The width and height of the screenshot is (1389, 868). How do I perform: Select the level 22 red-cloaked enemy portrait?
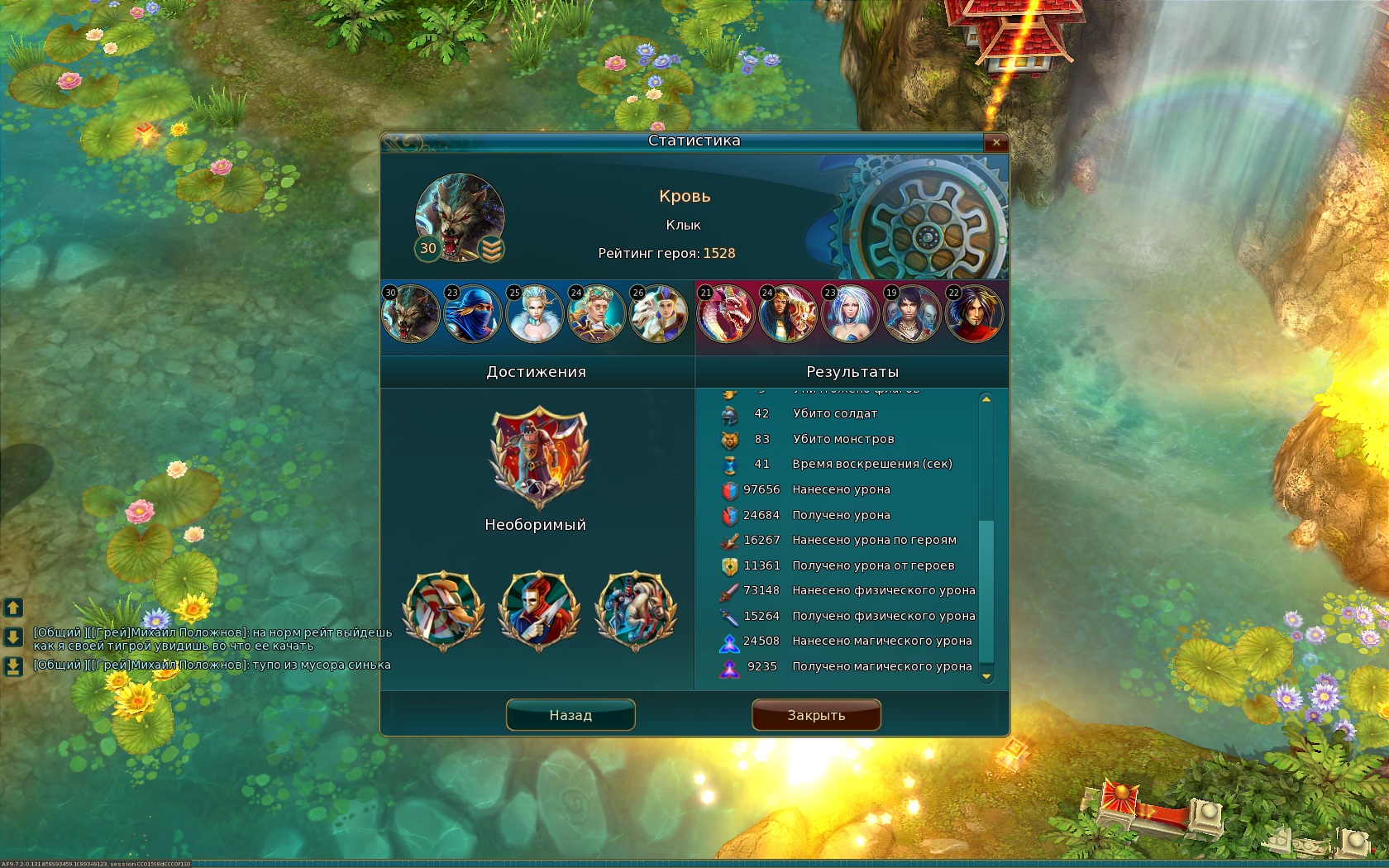pos(974,314)
